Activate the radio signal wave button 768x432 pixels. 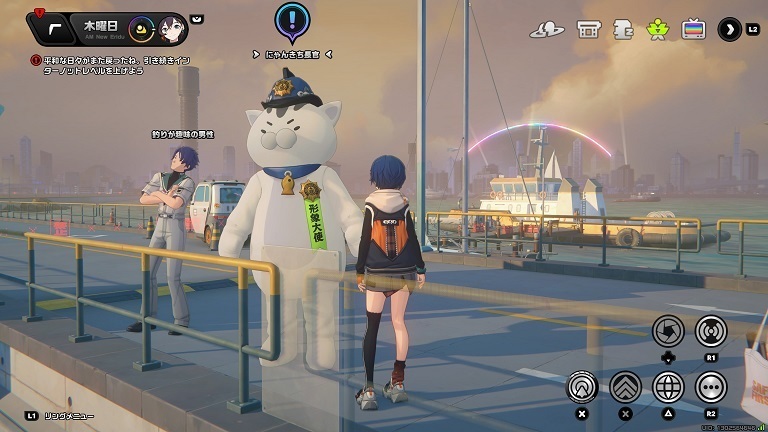(711, 330)
